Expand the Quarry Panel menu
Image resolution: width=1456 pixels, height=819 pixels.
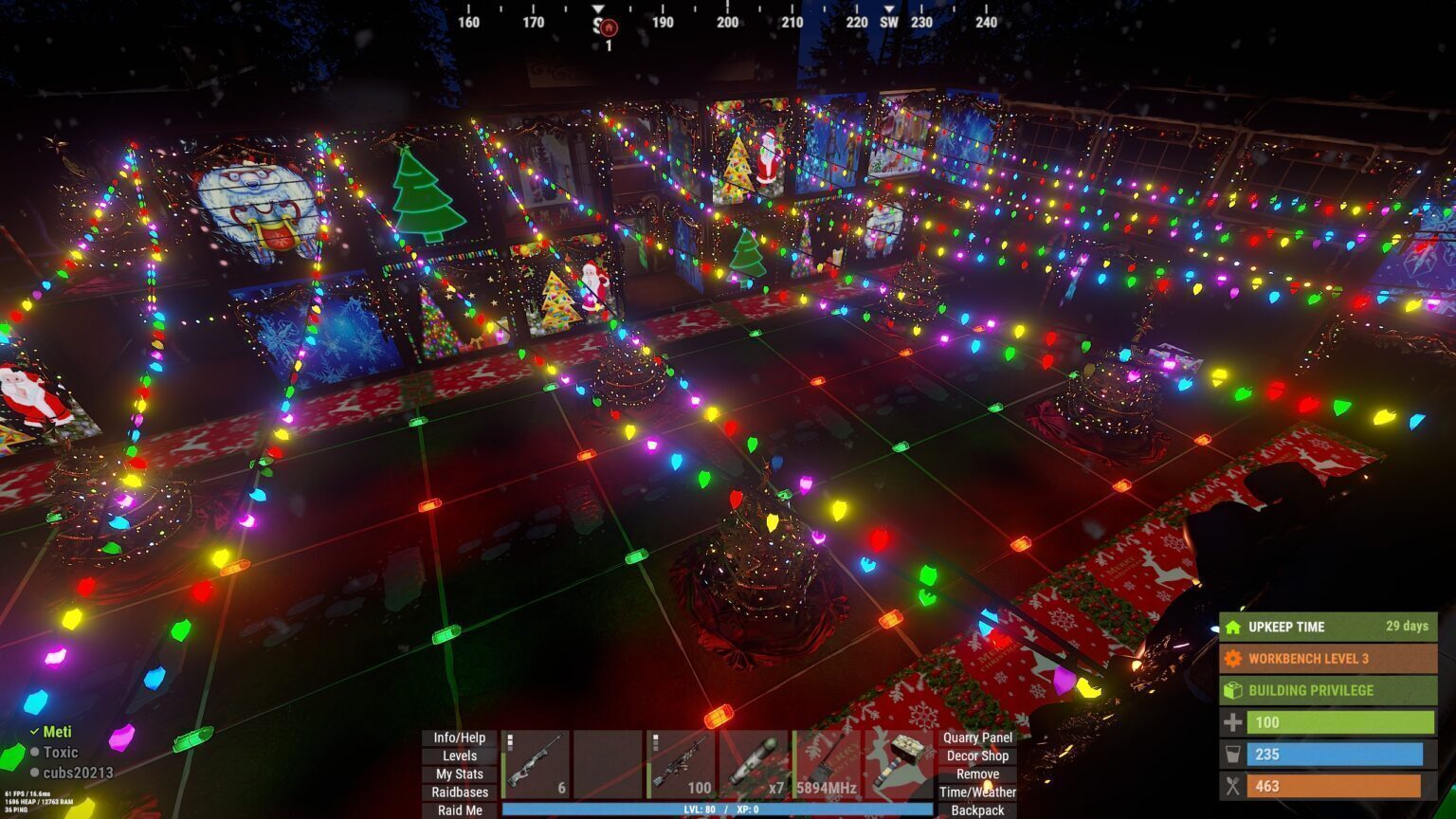click(x=979, y=737)
